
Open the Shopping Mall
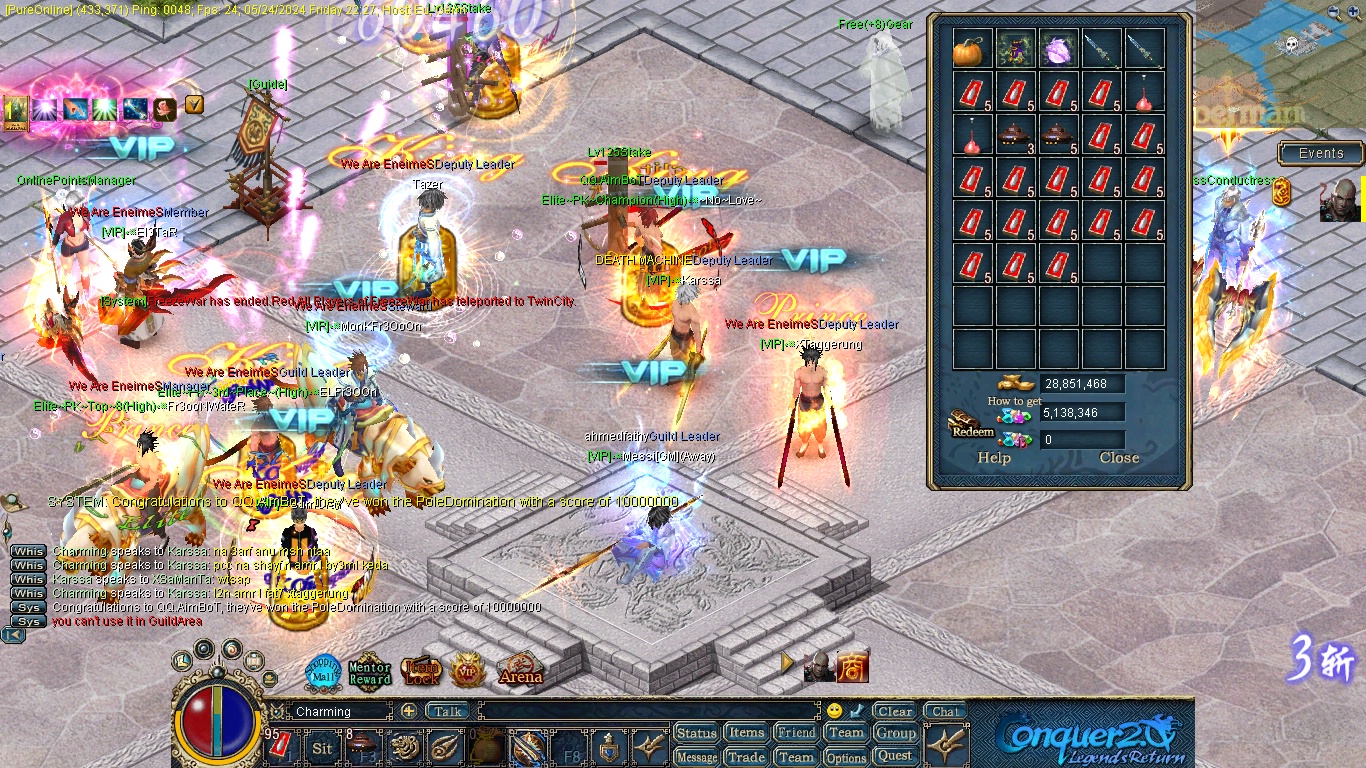pos(323,672)
